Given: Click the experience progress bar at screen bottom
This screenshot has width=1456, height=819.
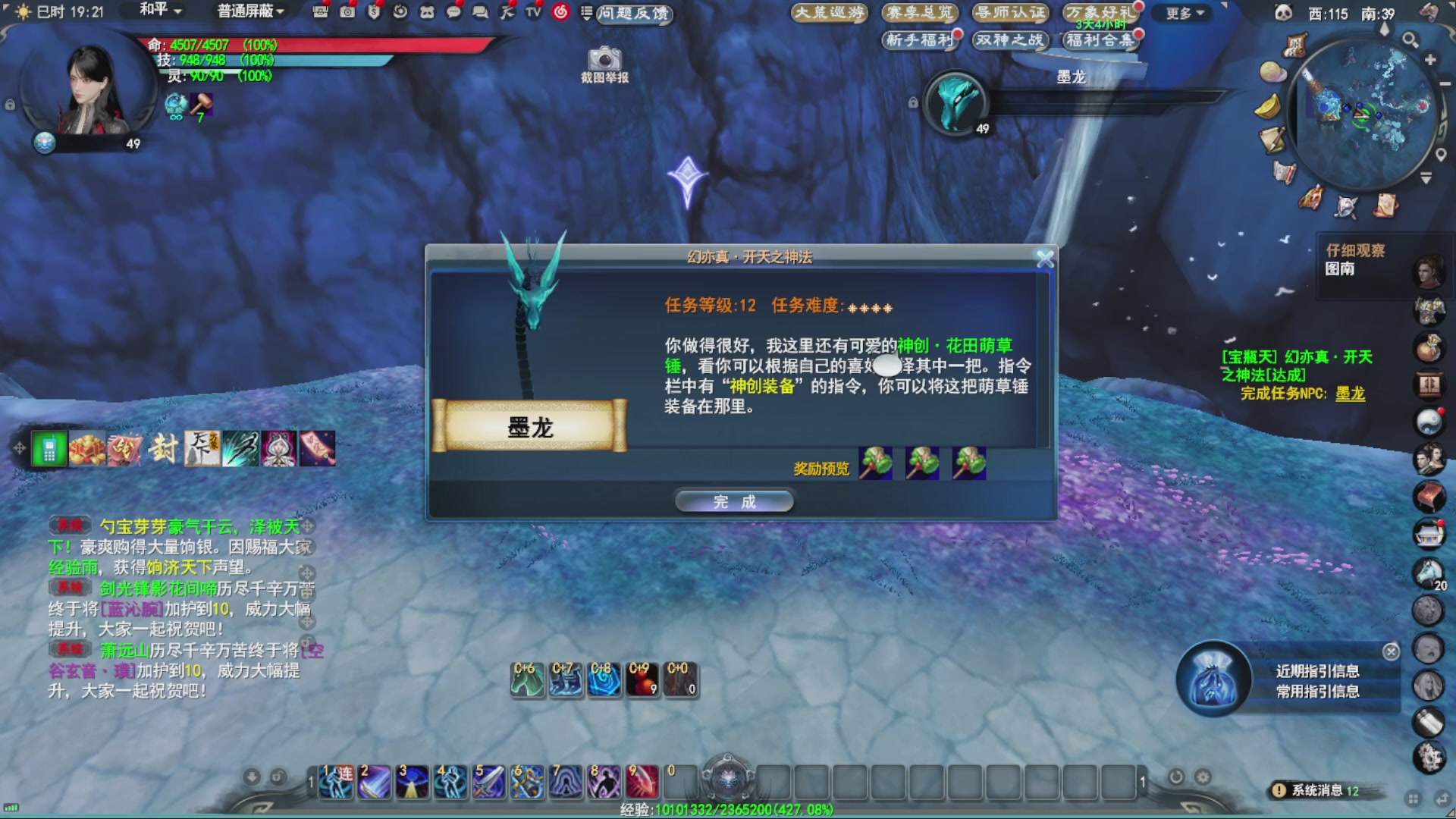Looking at the screenshot, I should [728, 810].
